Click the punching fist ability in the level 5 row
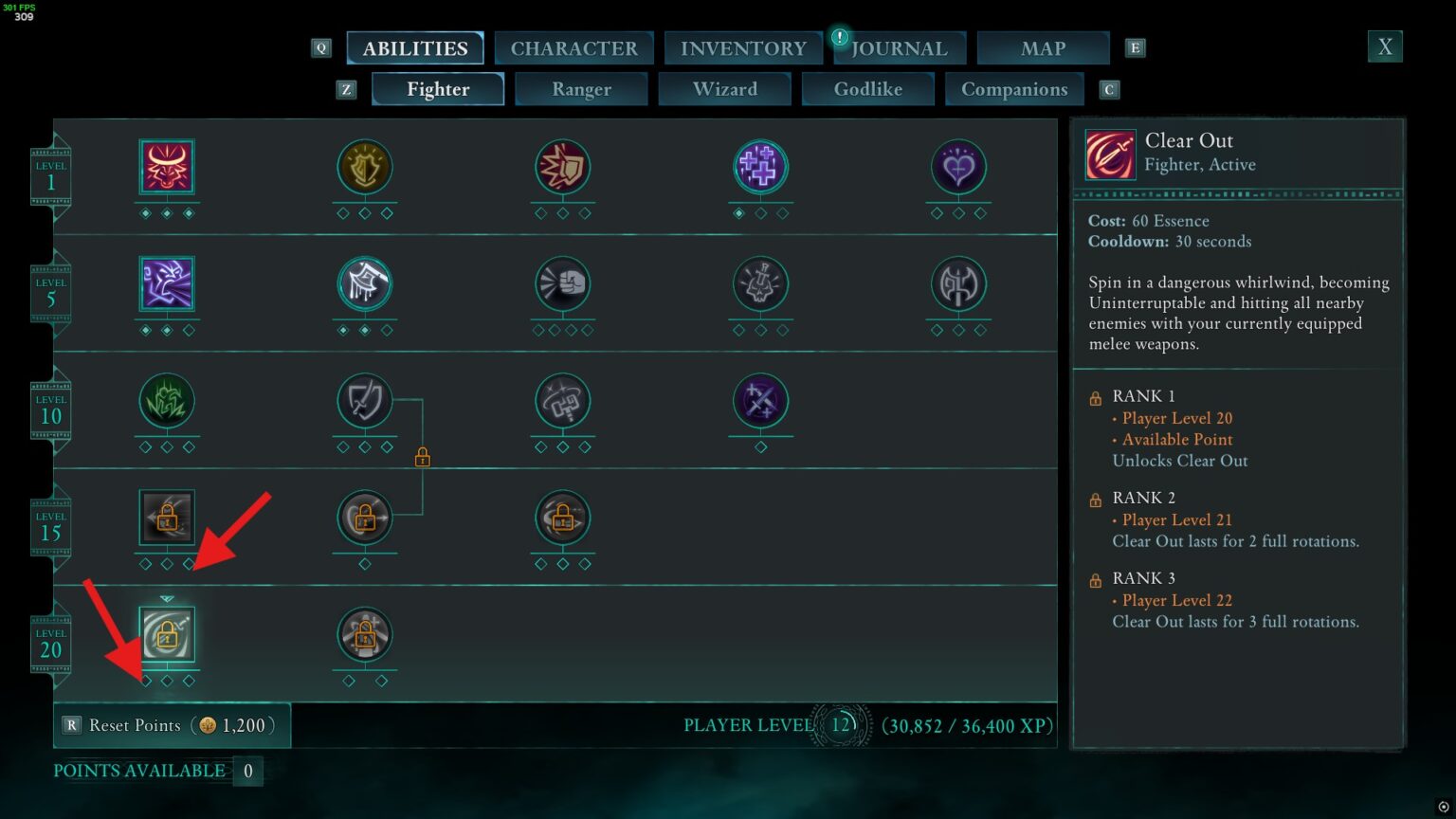Viewport: 1456px width, 819px height. (563, 285)
